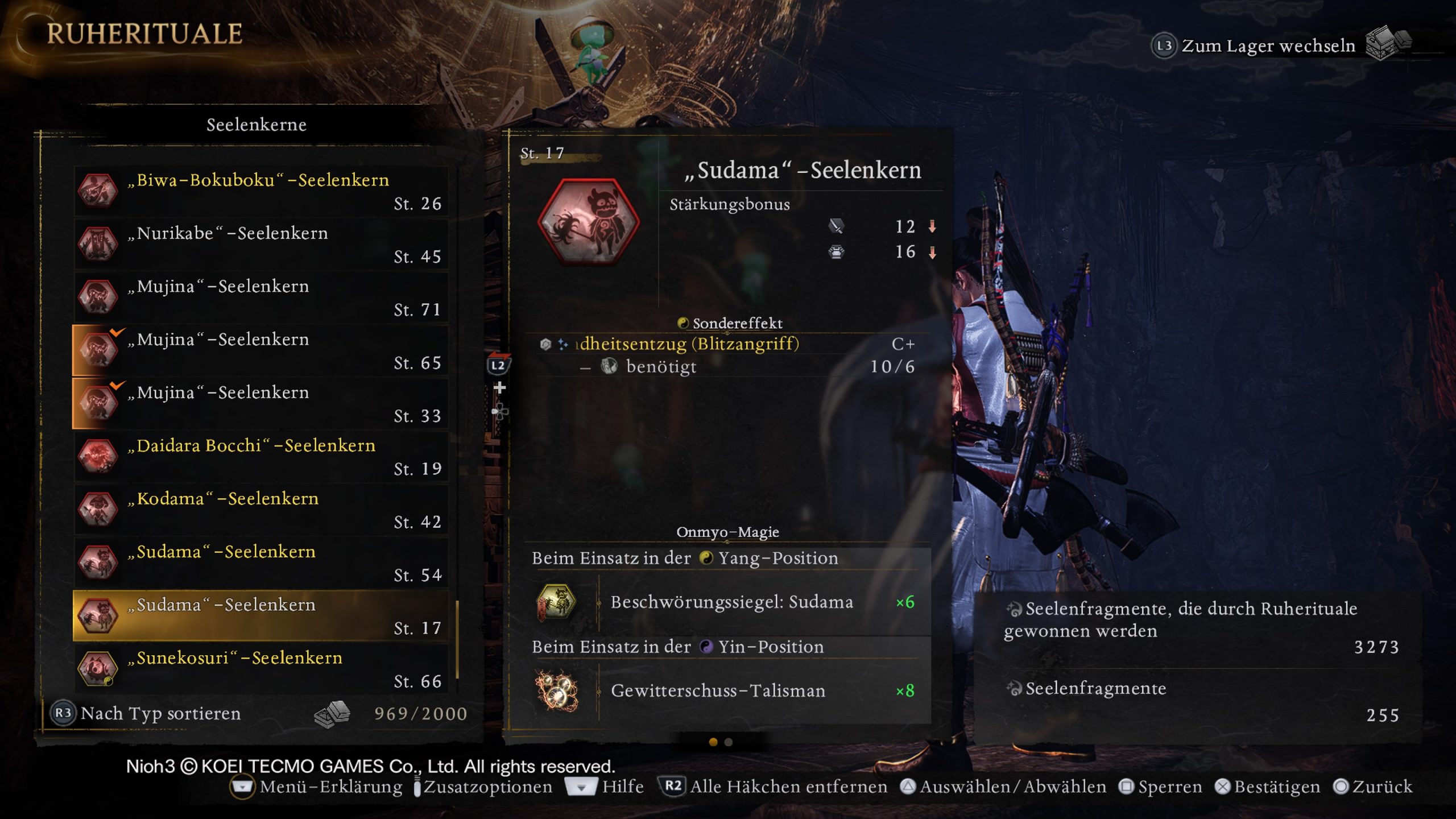Uncheck the Mujina soul core St. 65
Screen dimensions: 1456x819
260,350
